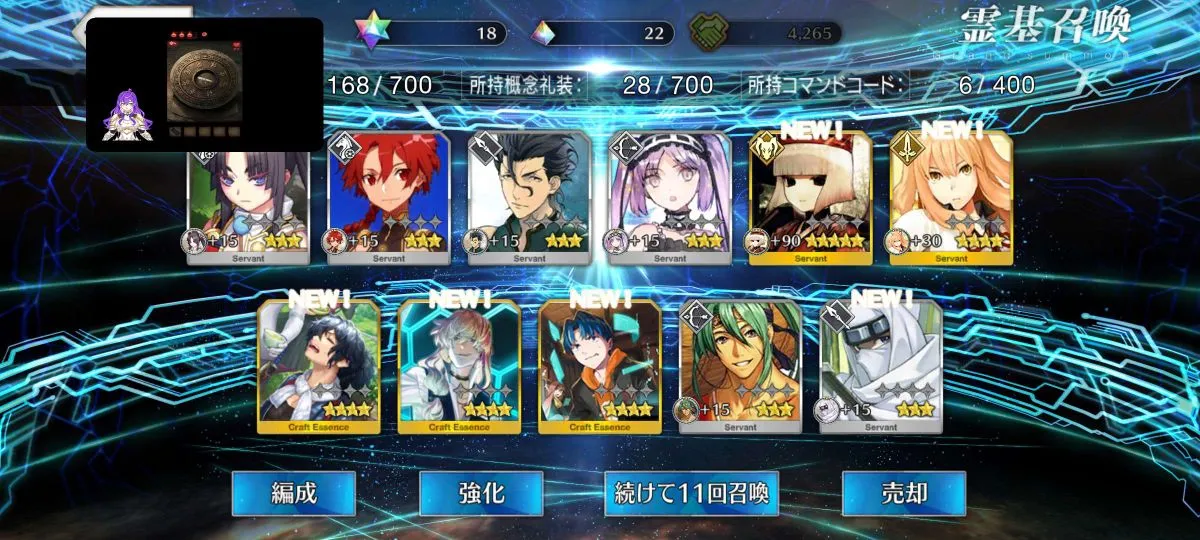Screen dimensions: 1200x540
Task: View the white-hooded servant card
Action: click(880, 367)
